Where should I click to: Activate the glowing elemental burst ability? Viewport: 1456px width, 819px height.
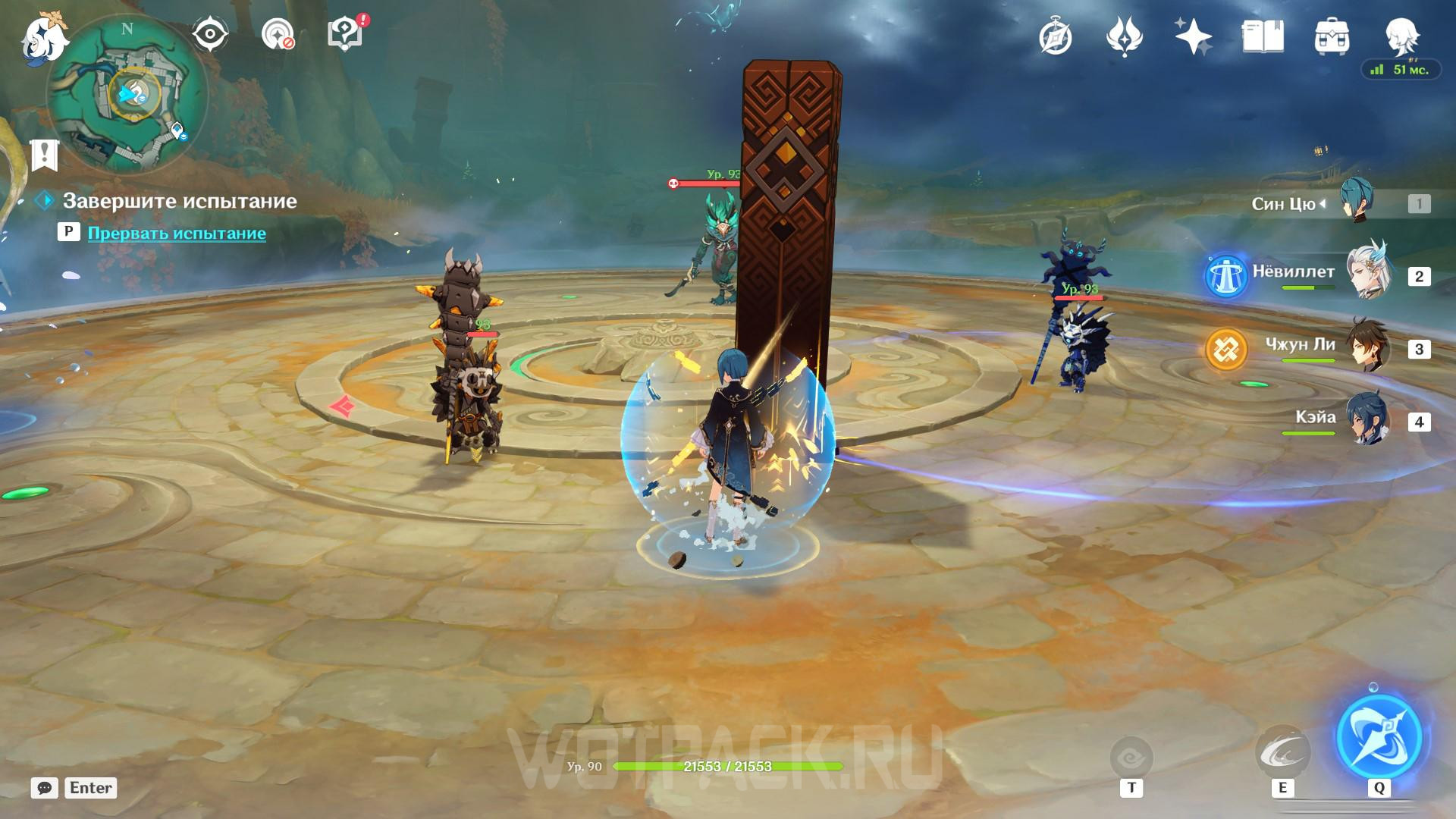1379,736
